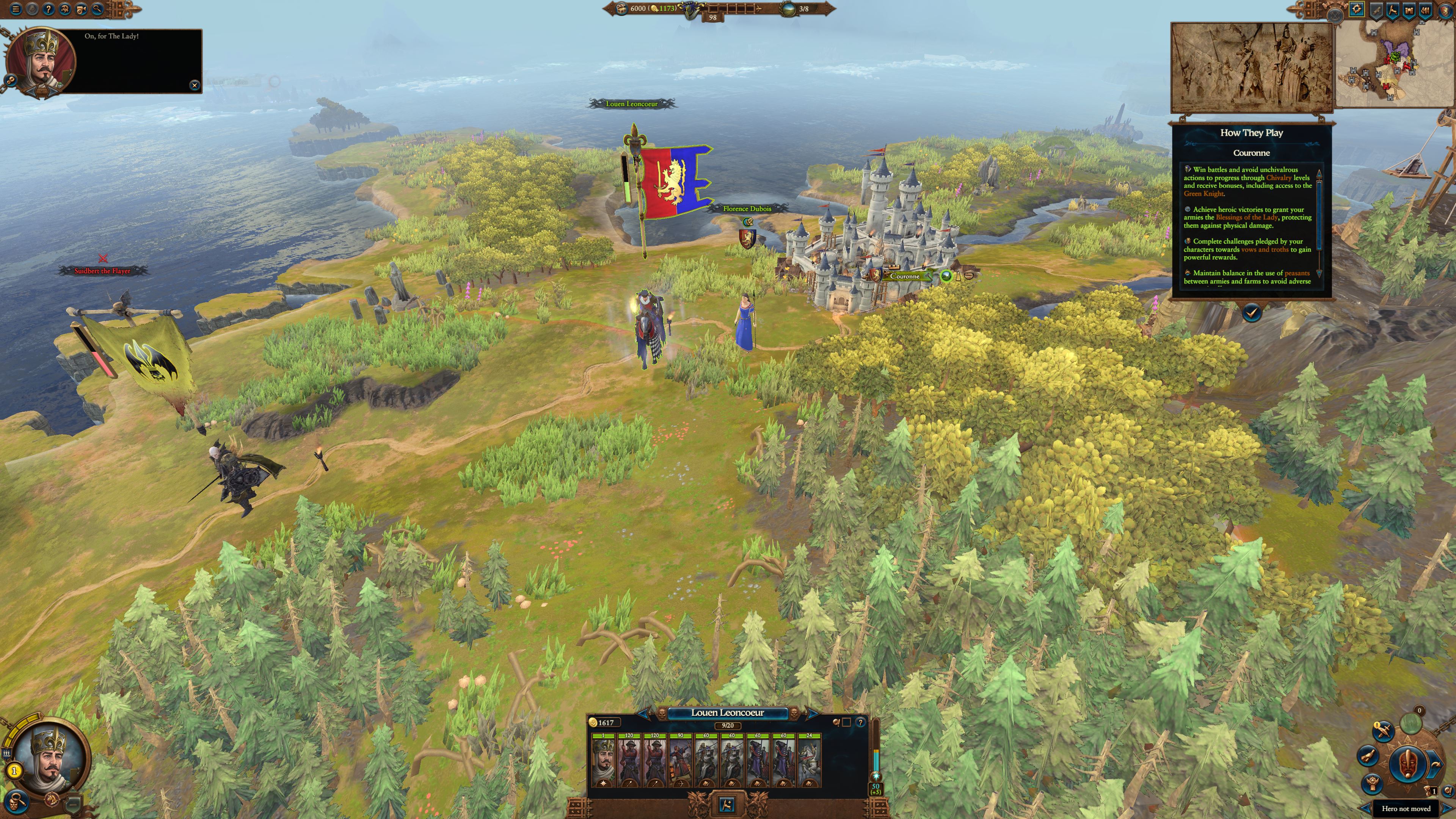Click the Couronne faction shield beside the minimap
Image resolution: width=1456 pixels, height=819 pixels.
point(1445,11)
